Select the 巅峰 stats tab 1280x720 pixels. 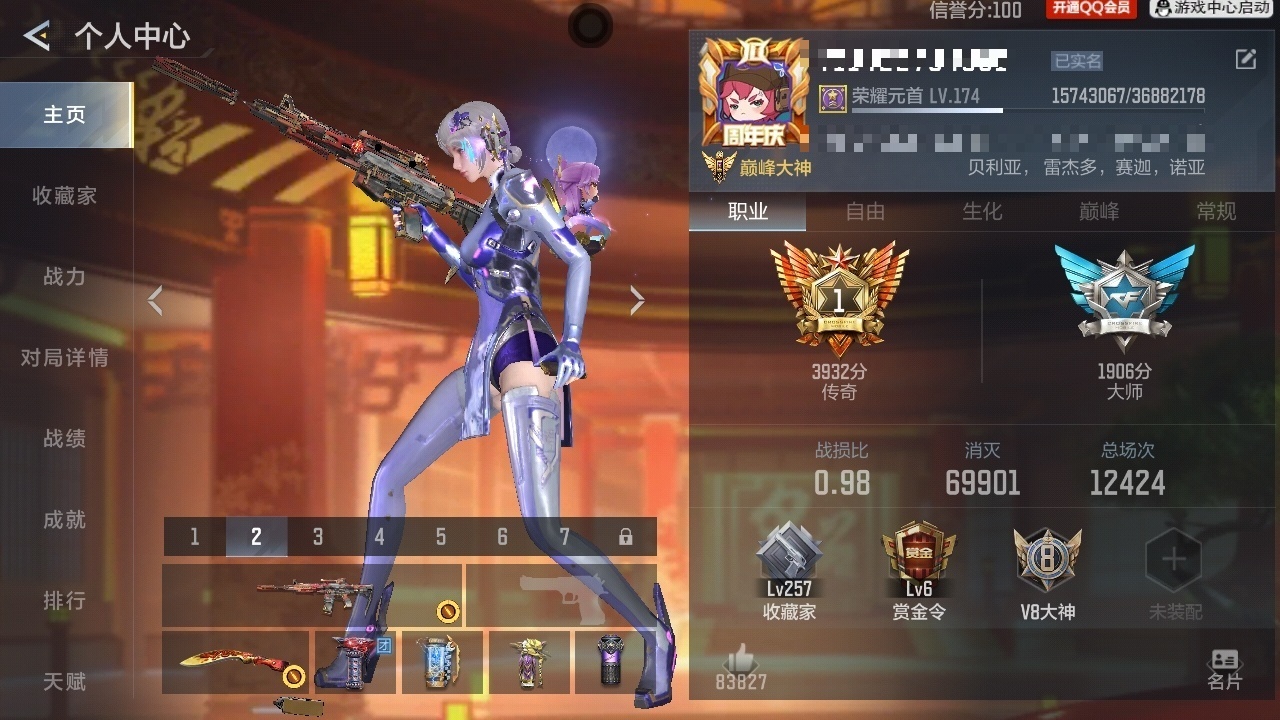pyautogui.click(x=1099, y=212)
